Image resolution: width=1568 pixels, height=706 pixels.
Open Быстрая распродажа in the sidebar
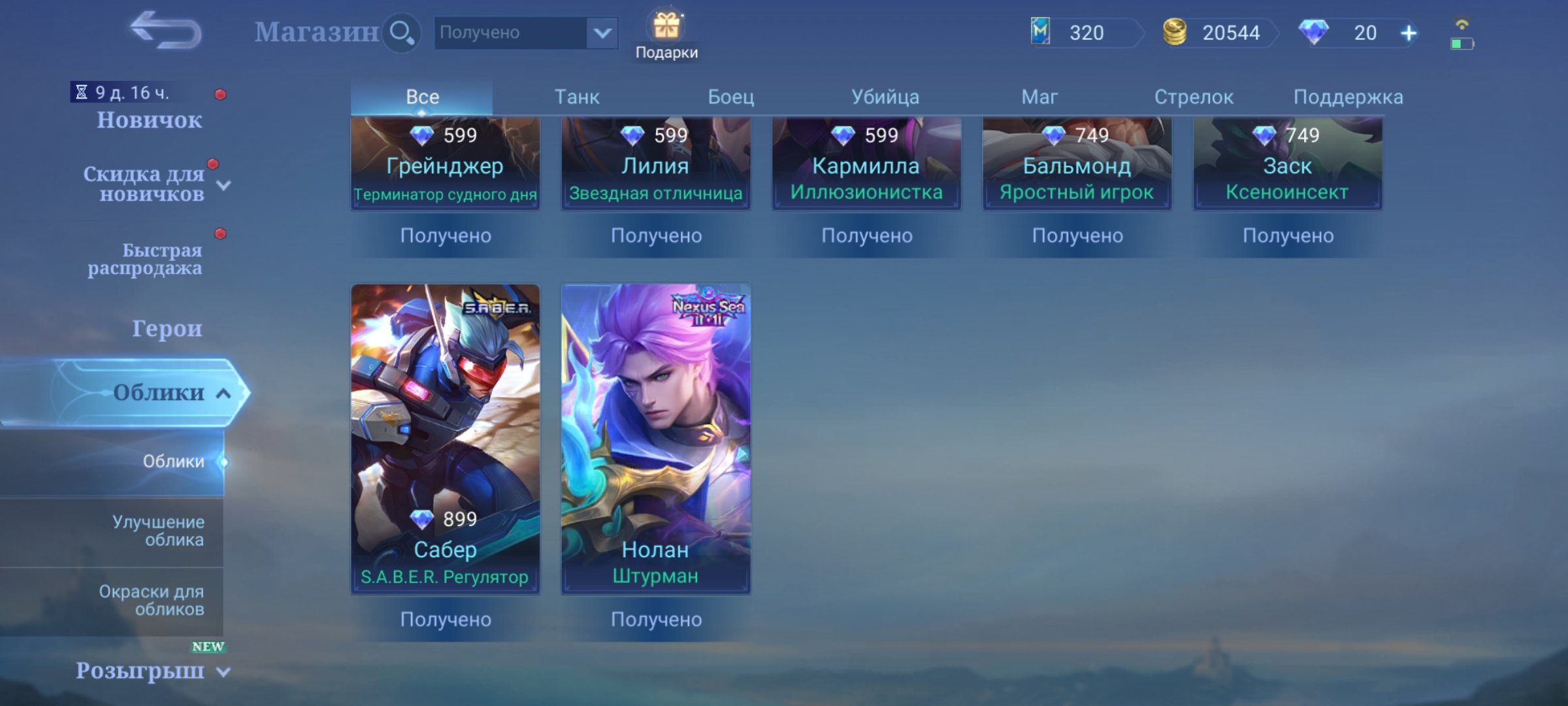click(x=145, y=258)
